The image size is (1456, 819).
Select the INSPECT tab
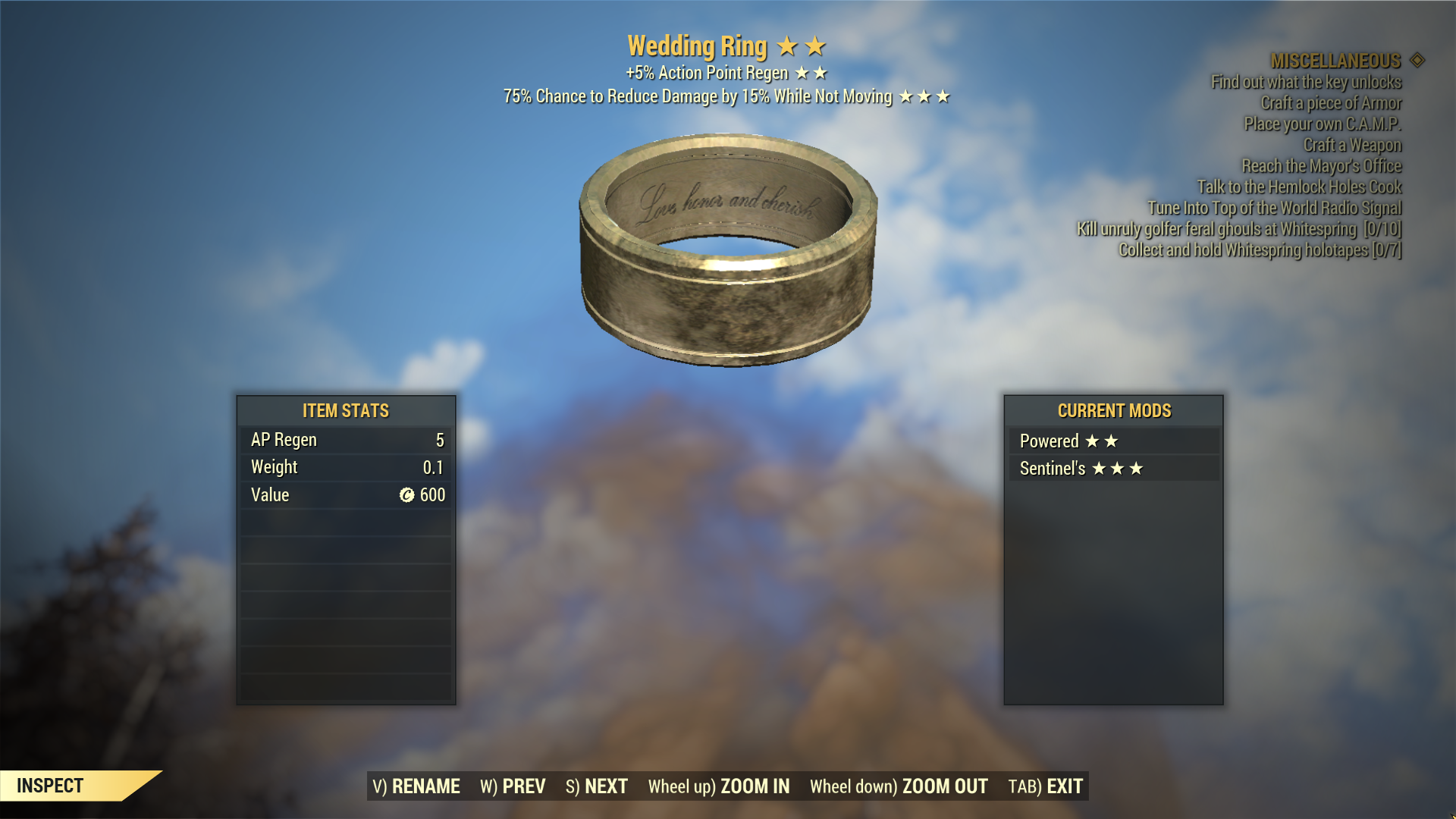pos(49,786)
